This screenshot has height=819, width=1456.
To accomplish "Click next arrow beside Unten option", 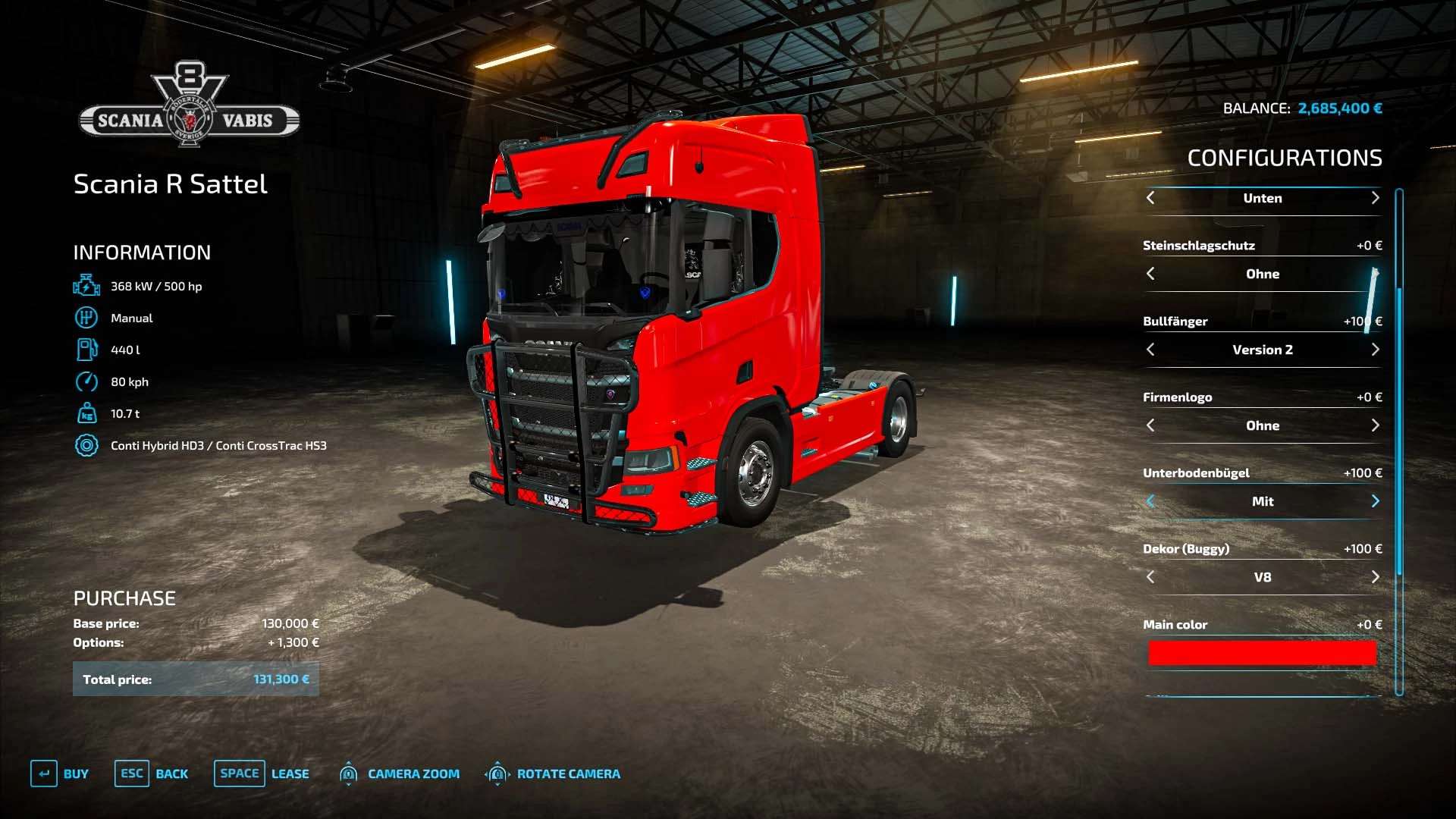I will click(x=1375, y=198).
